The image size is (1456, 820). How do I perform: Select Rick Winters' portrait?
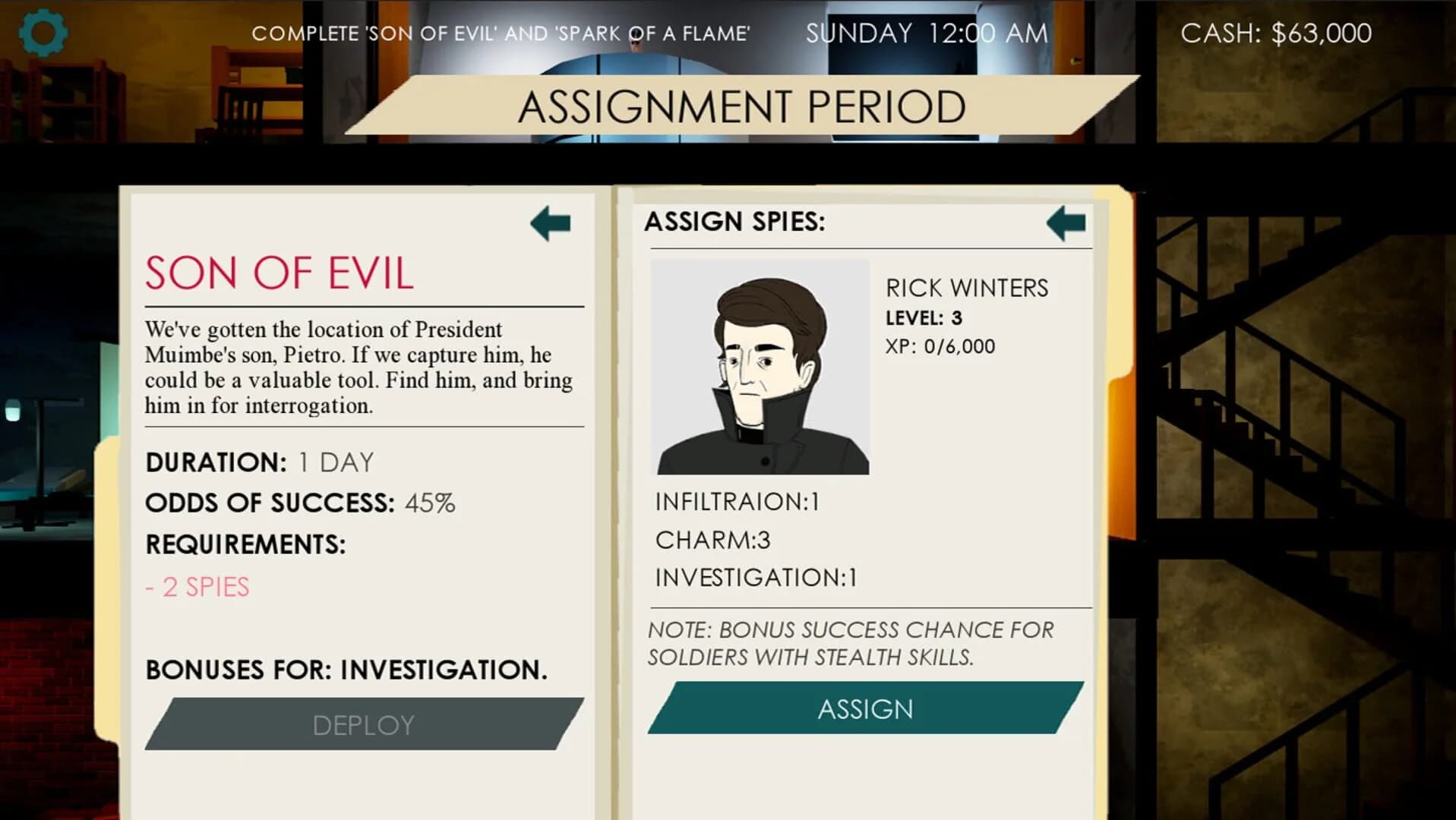click(x=760, y=367)
